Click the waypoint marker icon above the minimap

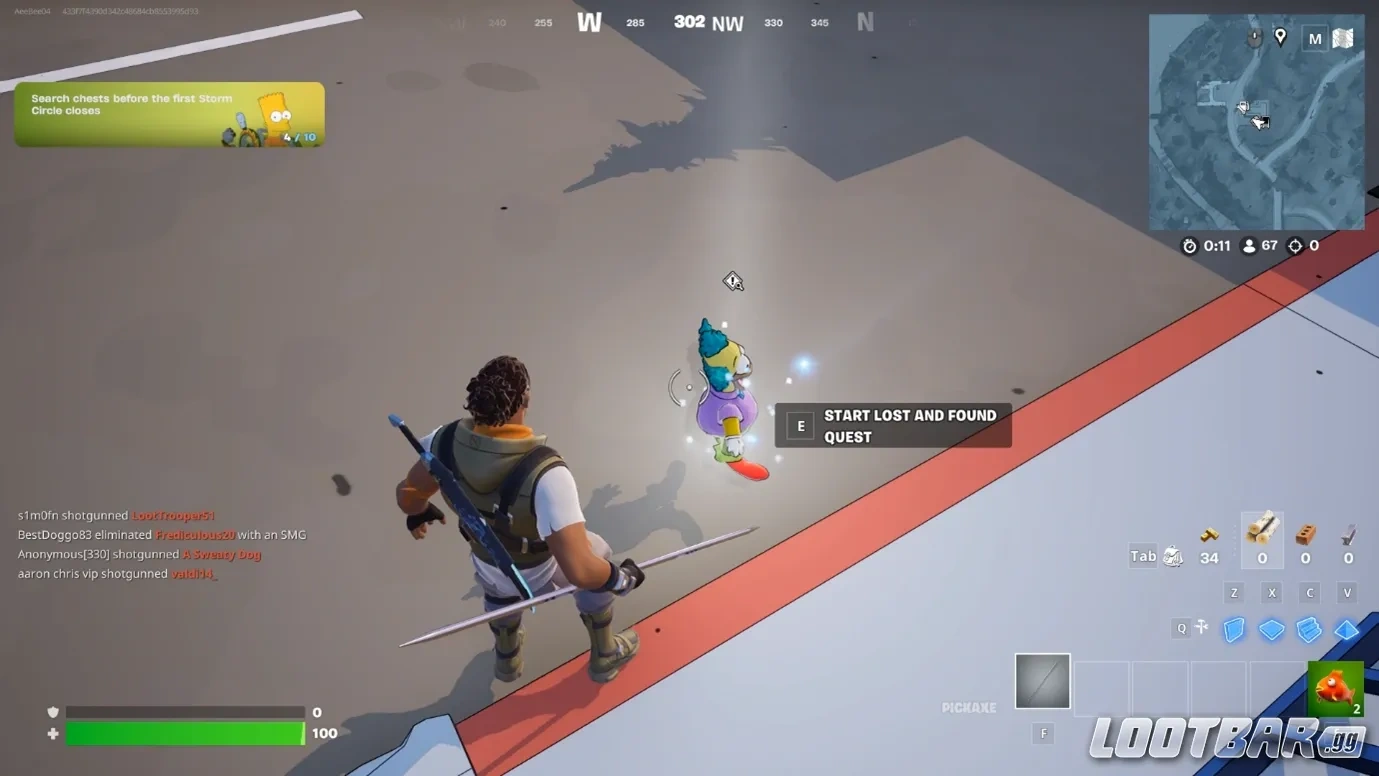1280,37
